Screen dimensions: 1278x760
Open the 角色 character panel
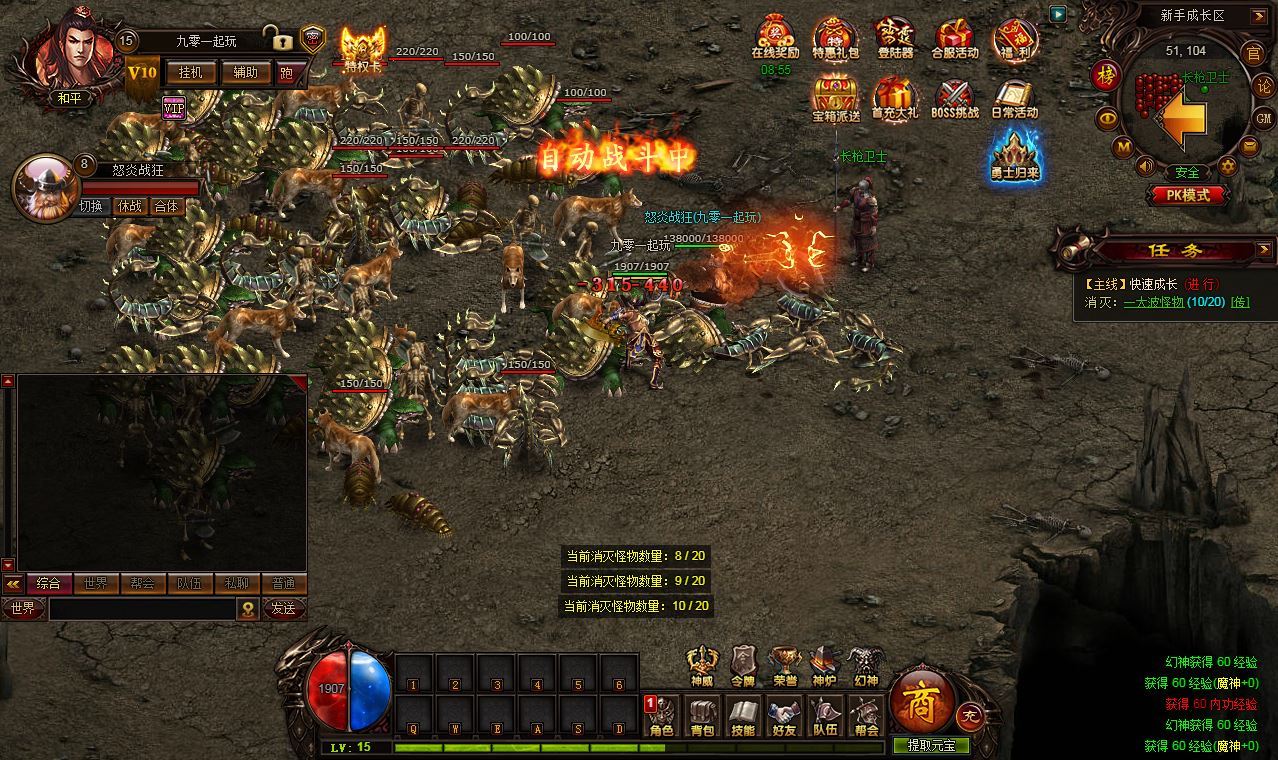click(662, 716)
